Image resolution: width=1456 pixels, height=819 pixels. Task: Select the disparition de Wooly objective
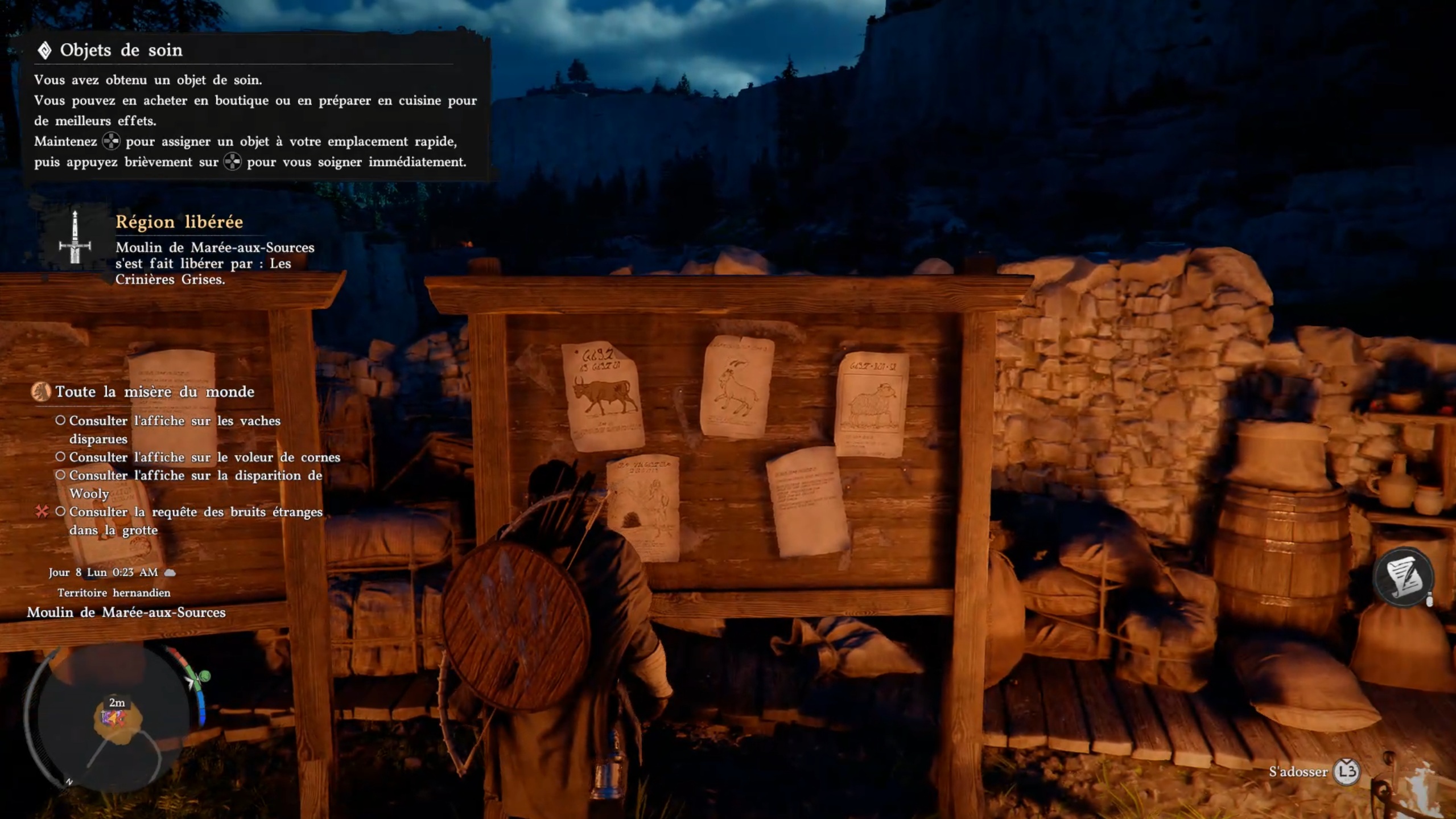pyautogui.click(x=195, y=484)
